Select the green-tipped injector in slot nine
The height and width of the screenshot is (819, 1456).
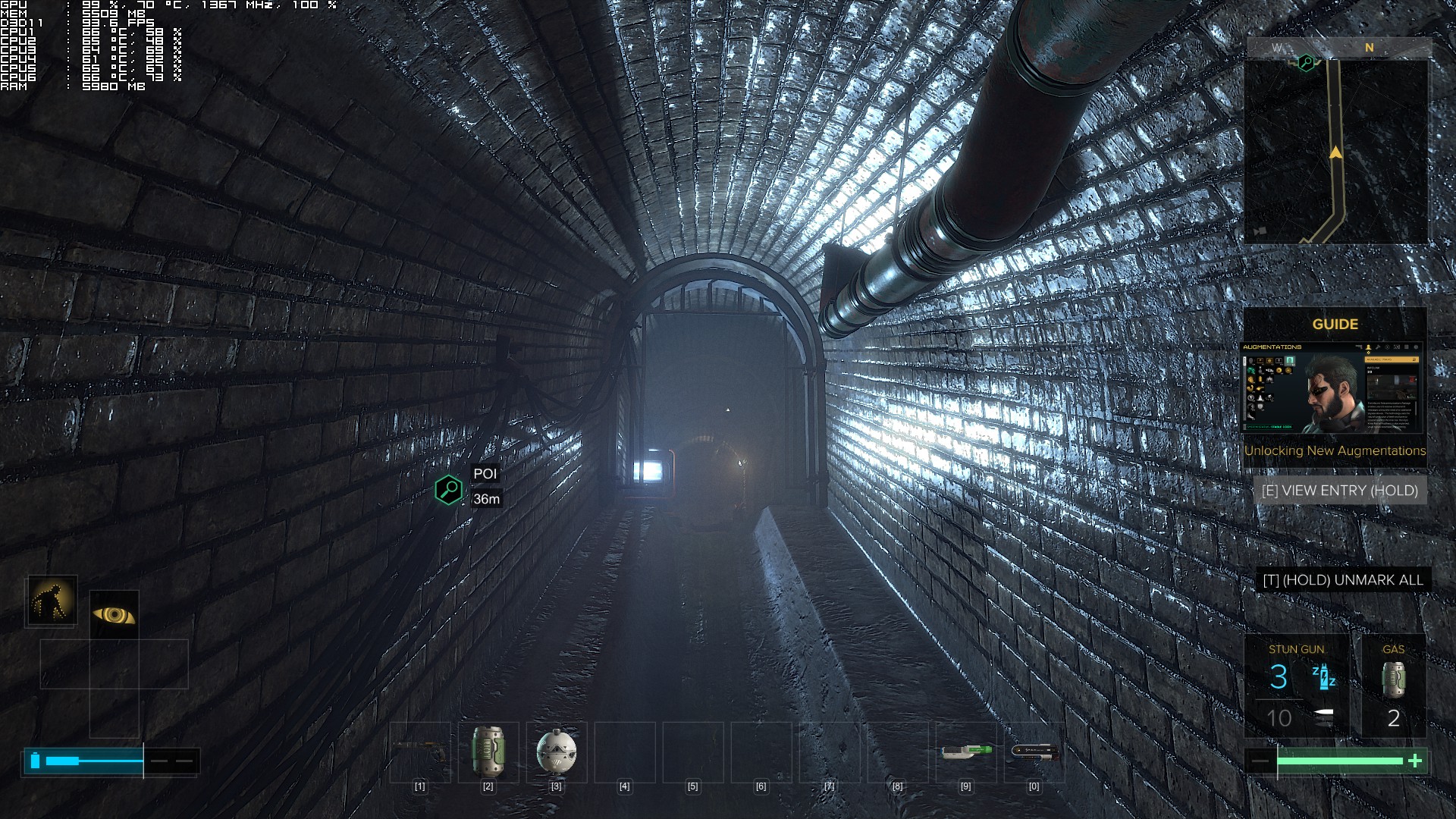[x=966, y=752]
